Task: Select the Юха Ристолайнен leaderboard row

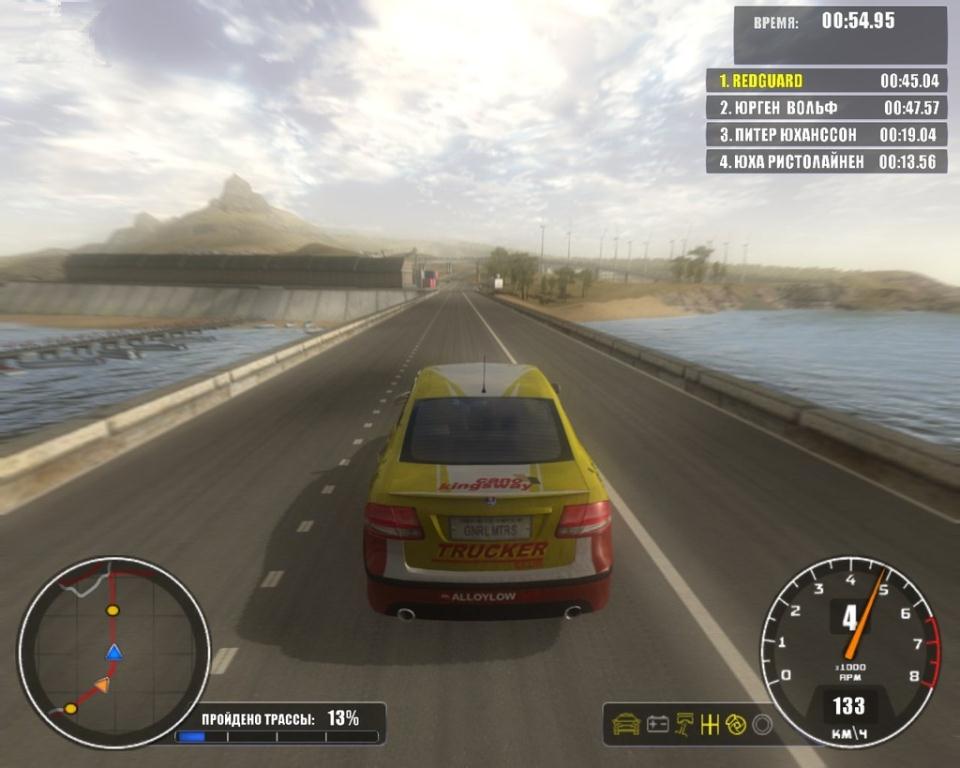Action: pos(826,161)
